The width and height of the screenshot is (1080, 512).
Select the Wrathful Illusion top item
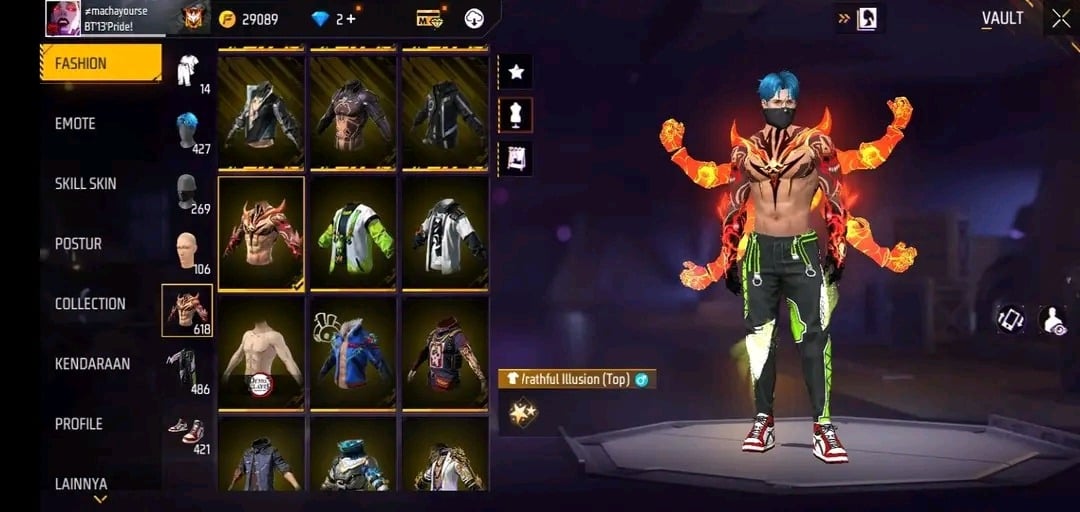(x=261, y=233)
